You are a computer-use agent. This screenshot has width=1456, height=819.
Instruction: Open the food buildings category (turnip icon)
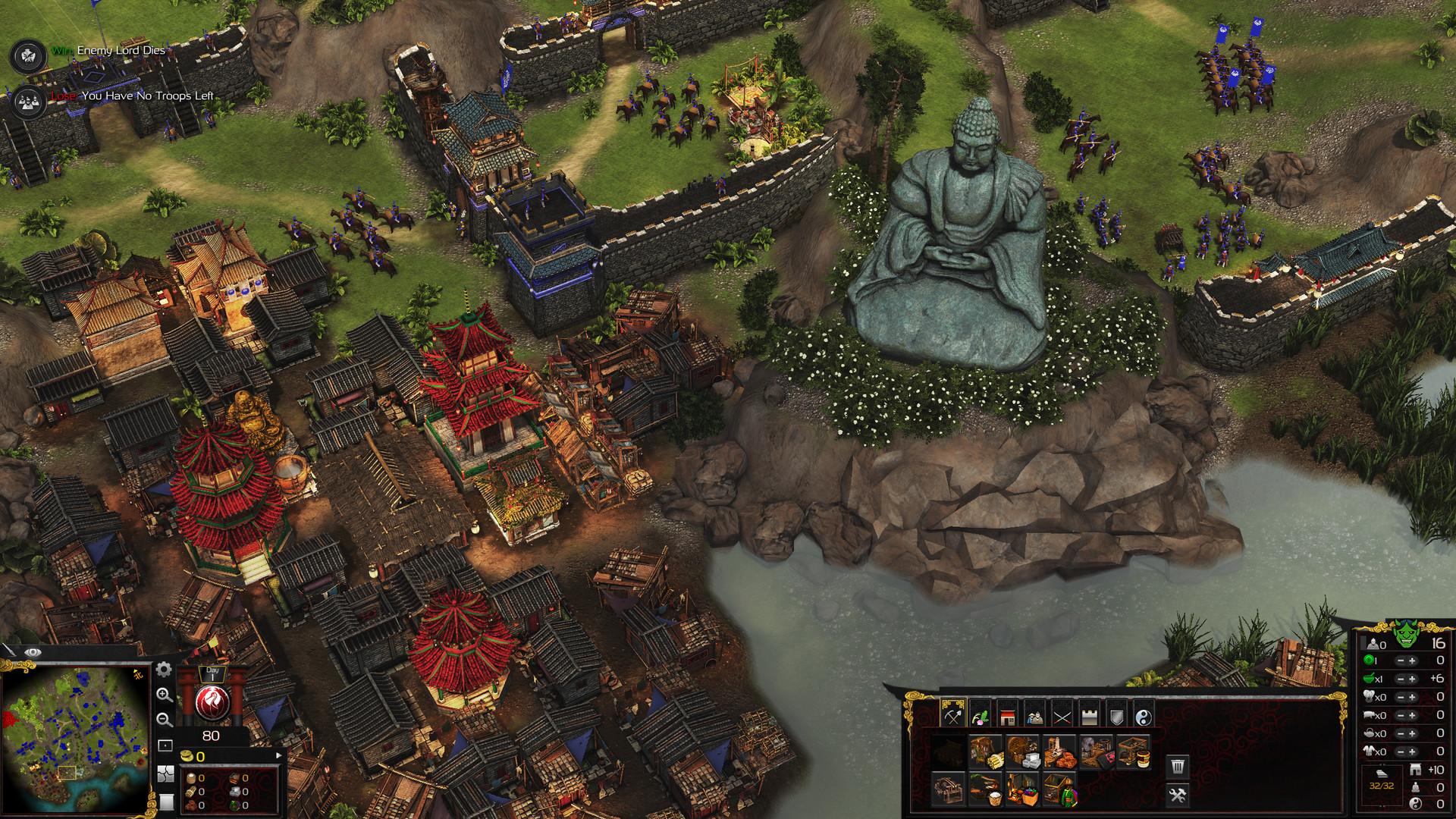(x=981, y=717)
